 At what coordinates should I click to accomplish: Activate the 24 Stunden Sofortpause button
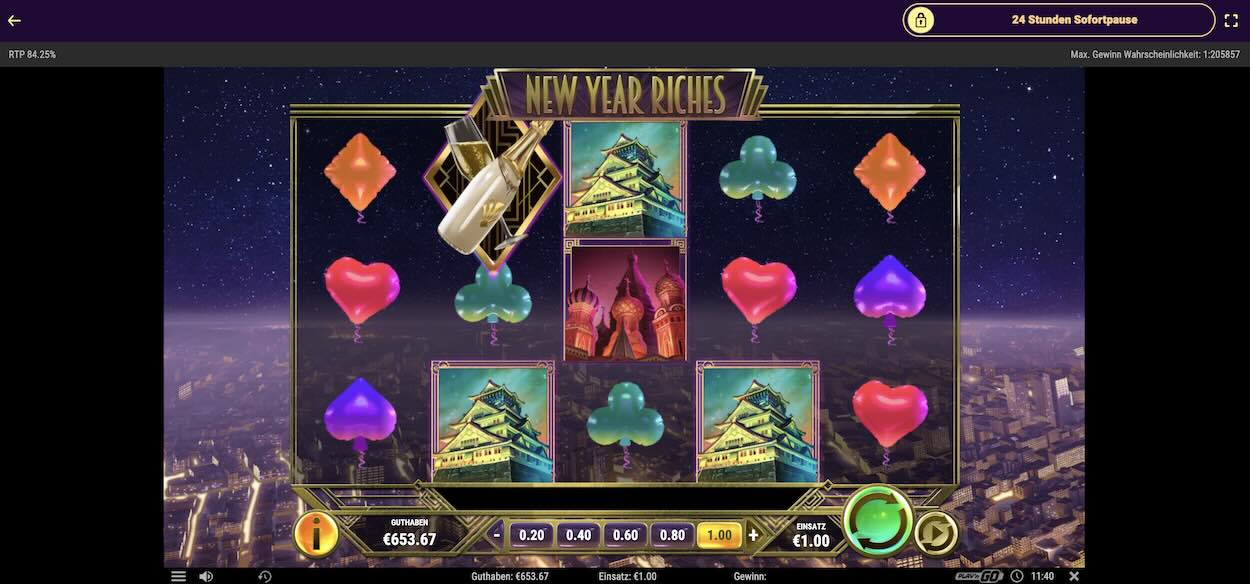click(x=1059, y=20)
